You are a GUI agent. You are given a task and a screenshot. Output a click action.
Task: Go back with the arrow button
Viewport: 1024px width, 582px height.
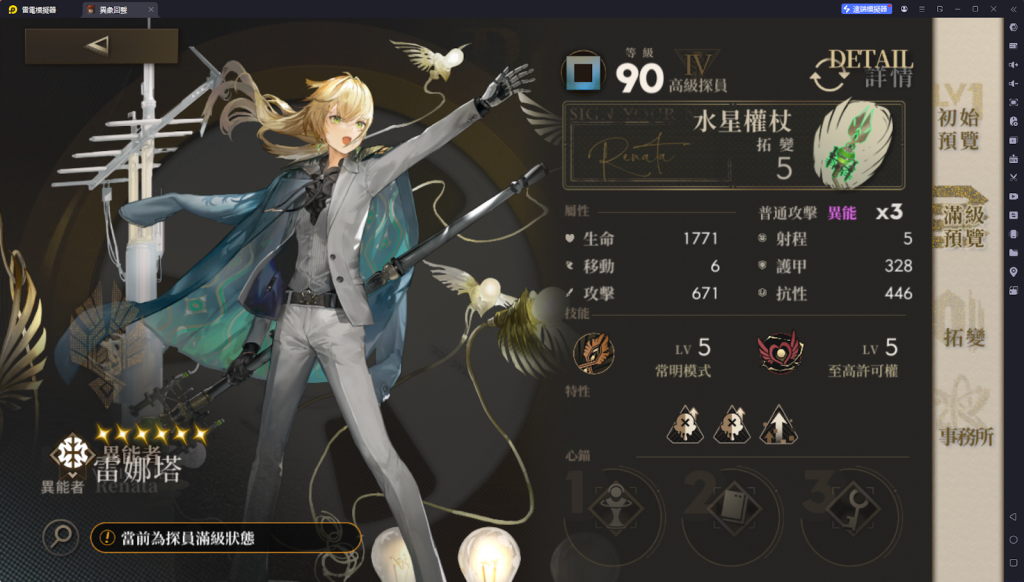[x=100, y=46]
